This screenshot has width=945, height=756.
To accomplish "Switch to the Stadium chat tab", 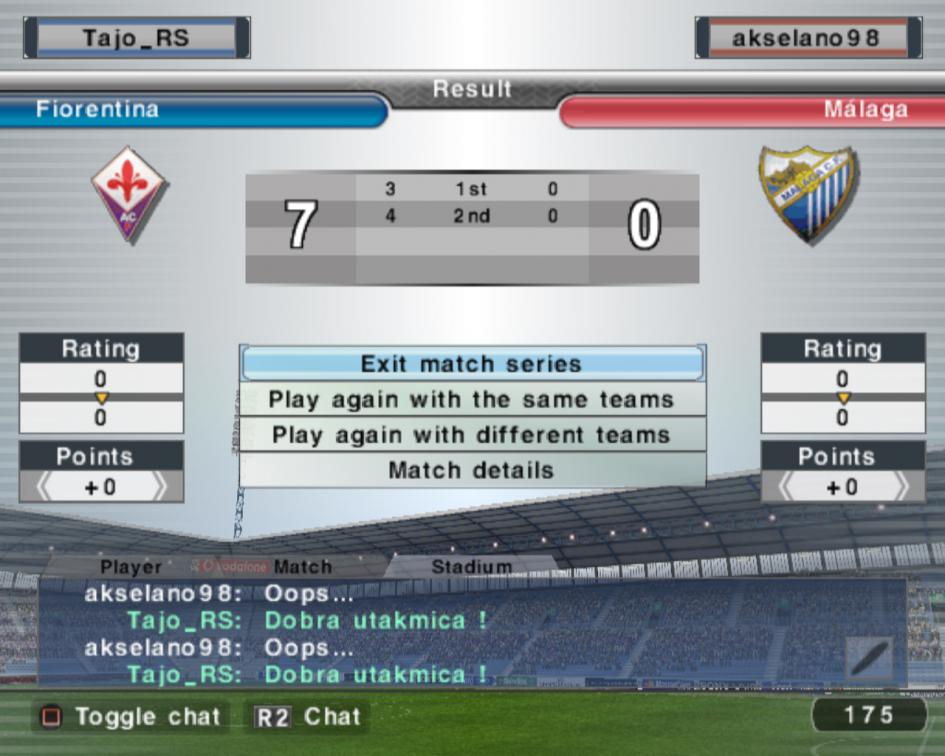I will [471, 567].
